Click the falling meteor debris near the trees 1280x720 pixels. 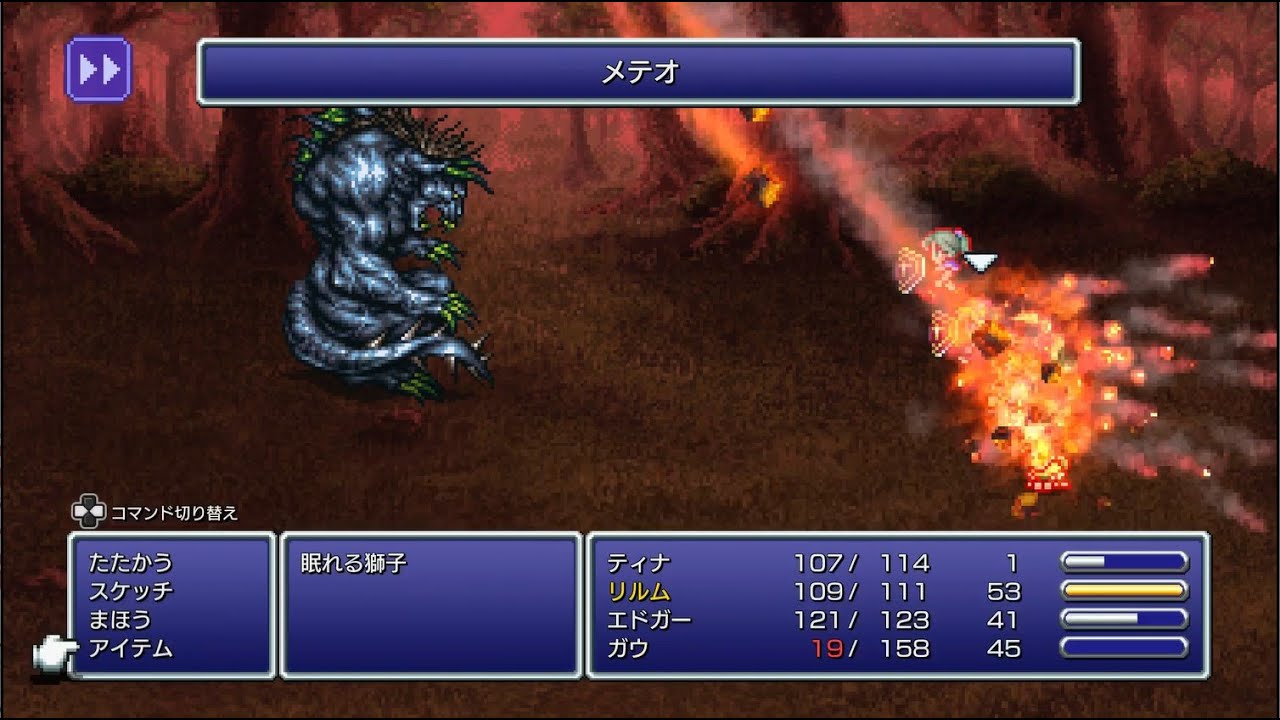pos(758,185)
